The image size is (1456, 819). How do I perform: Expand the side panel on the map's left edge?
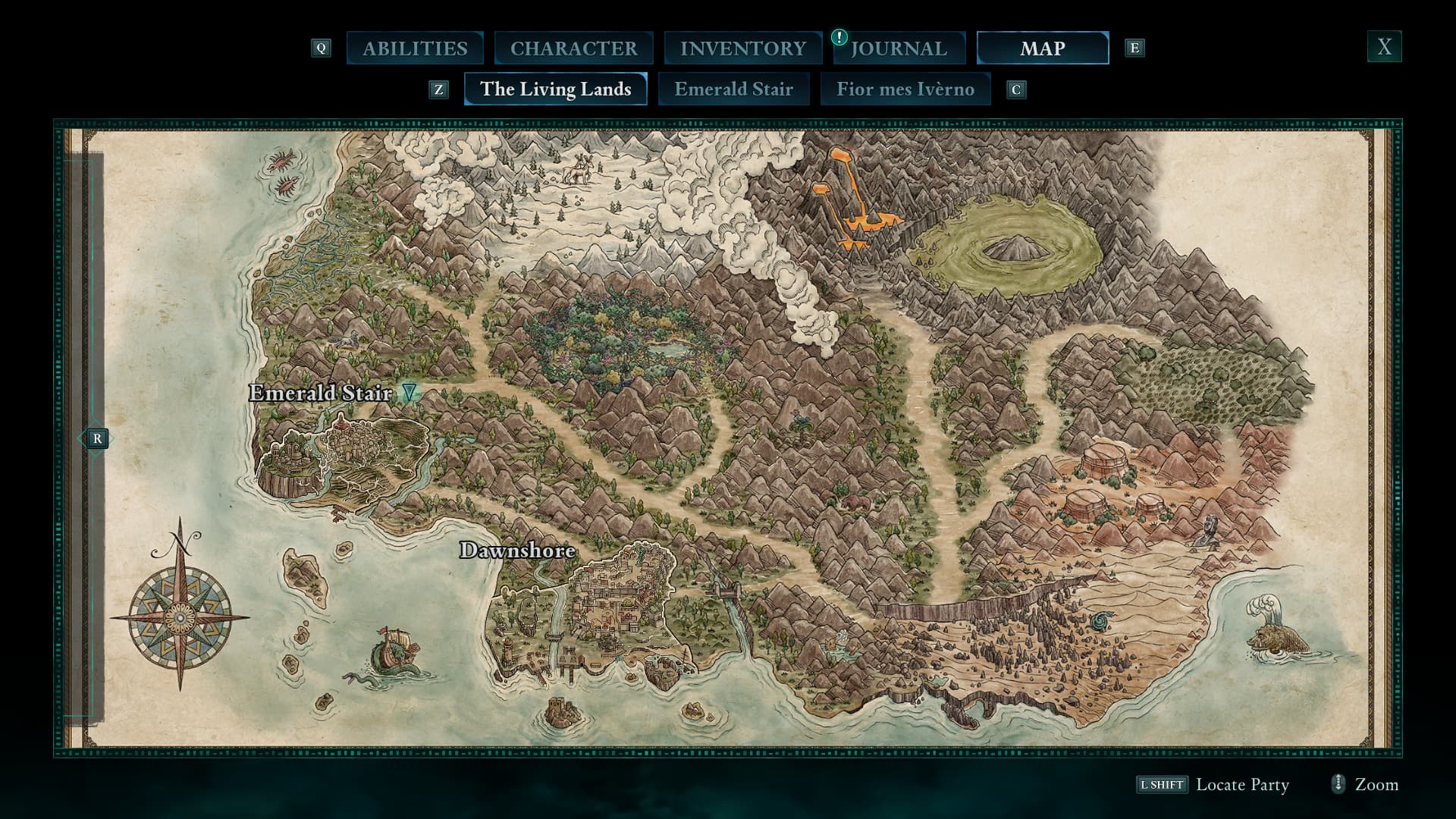(96, 438)
